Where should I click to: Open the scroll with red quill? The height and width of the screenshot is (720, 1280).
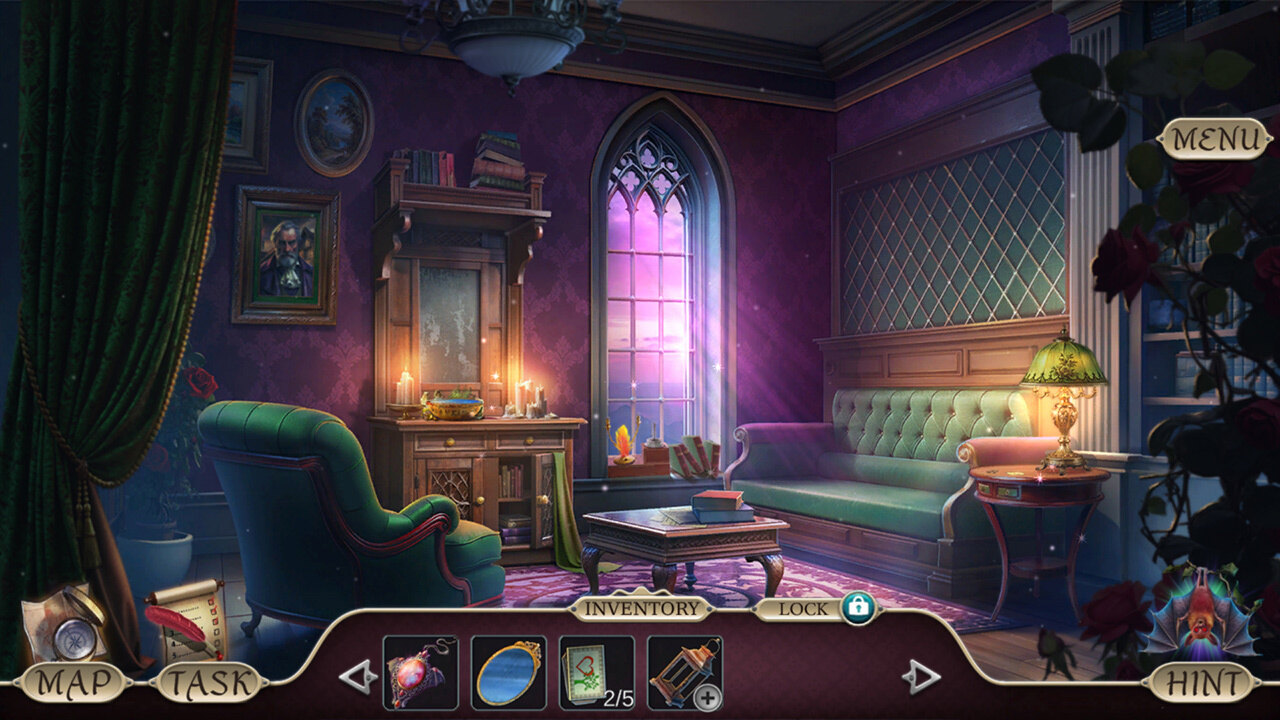click(187, 618)
